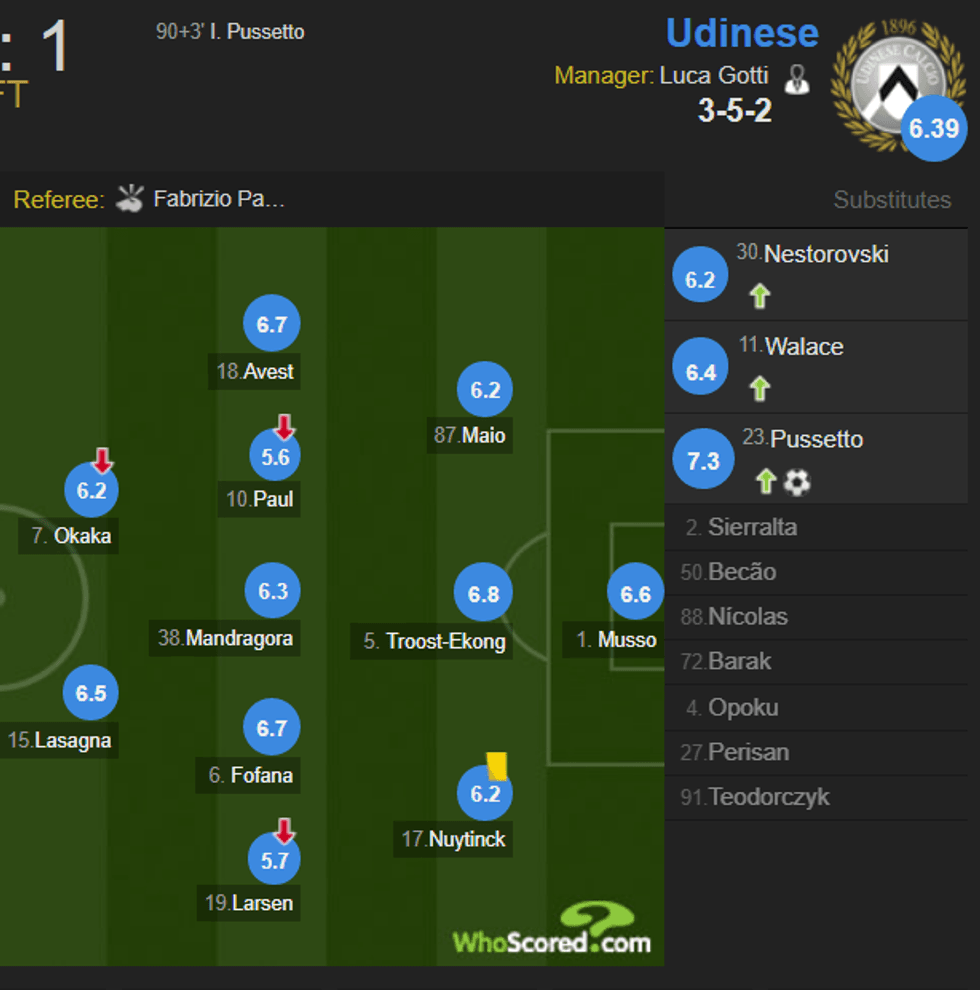Image resolution: width=980 pixels, height=990 pixels.
Task: Click manager Luca Gotti's name
Action: coord(713,76)
